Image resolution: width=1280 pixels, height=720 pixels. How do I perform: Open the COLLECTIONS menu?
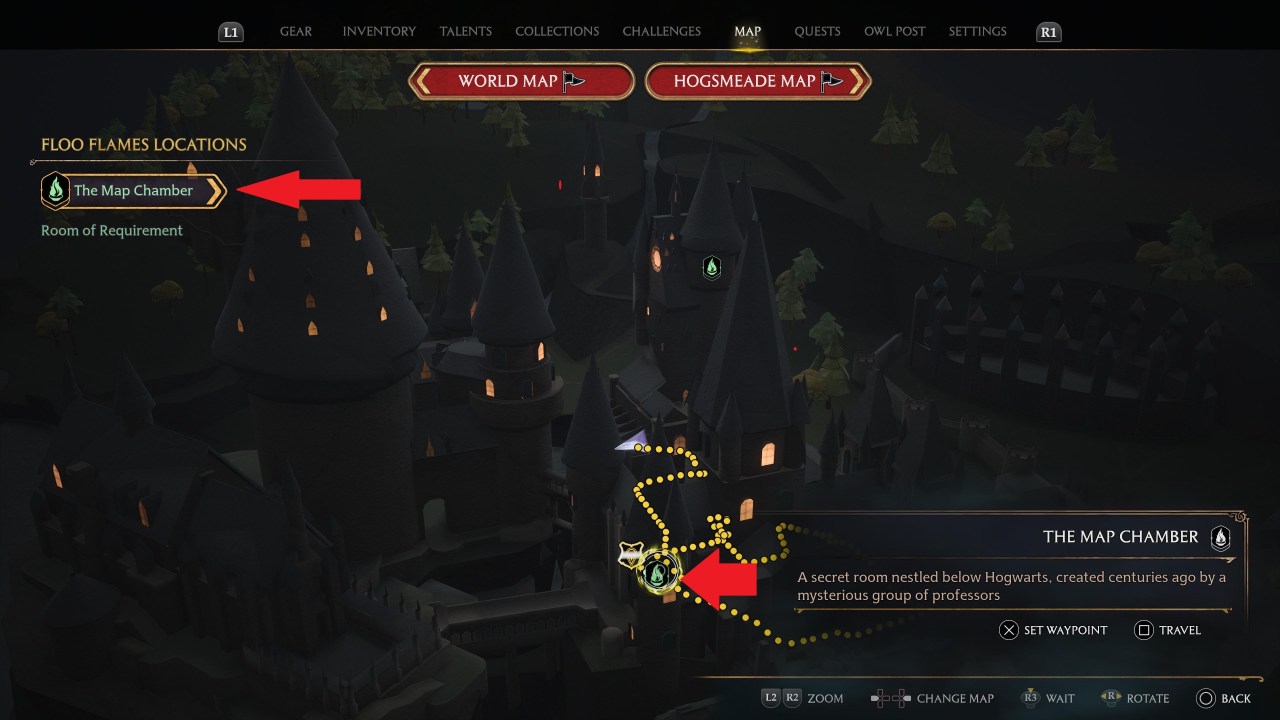tap(556, 31)
